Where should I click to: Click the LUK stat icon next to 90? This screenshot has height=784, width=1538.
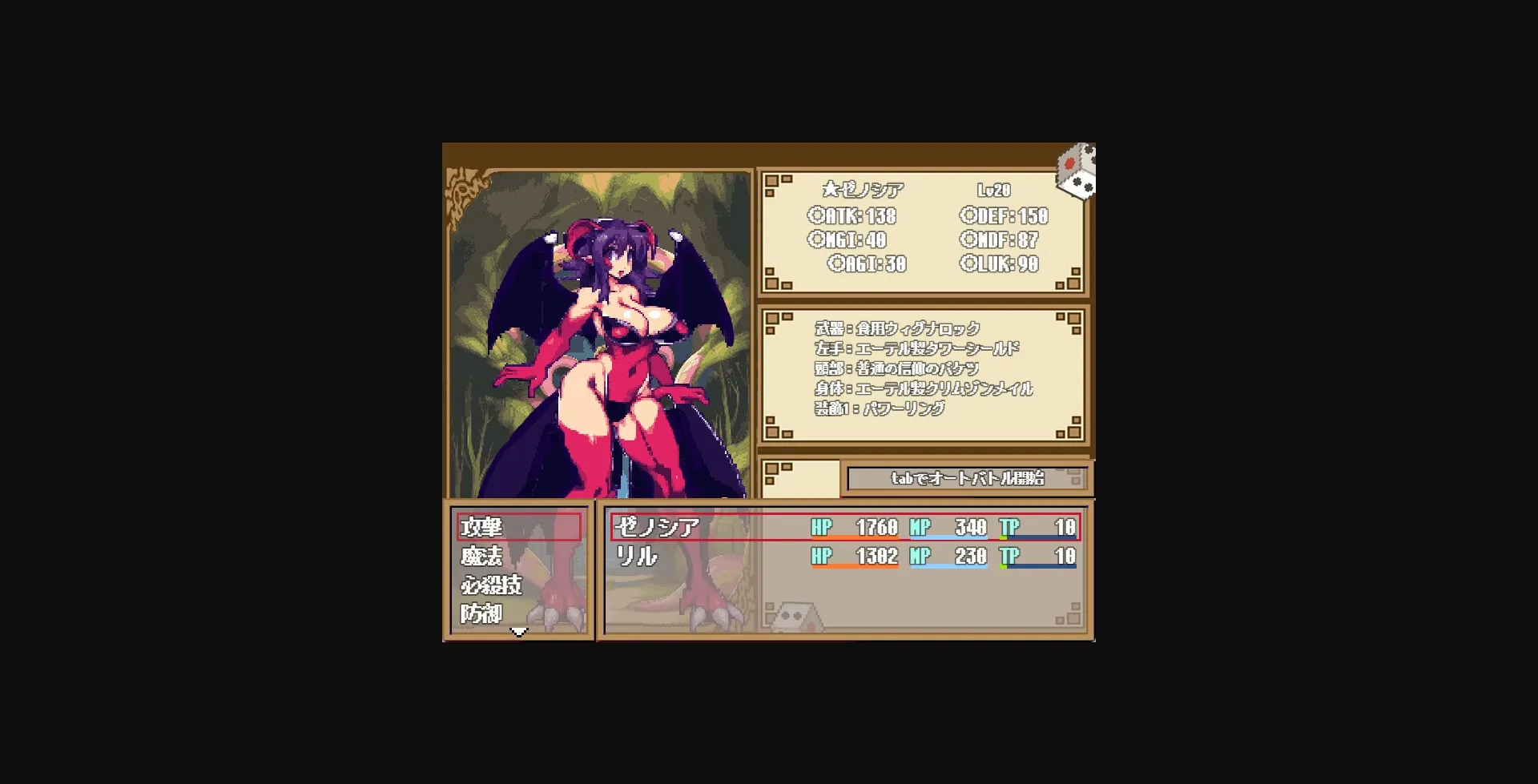[x=967, y=264]
